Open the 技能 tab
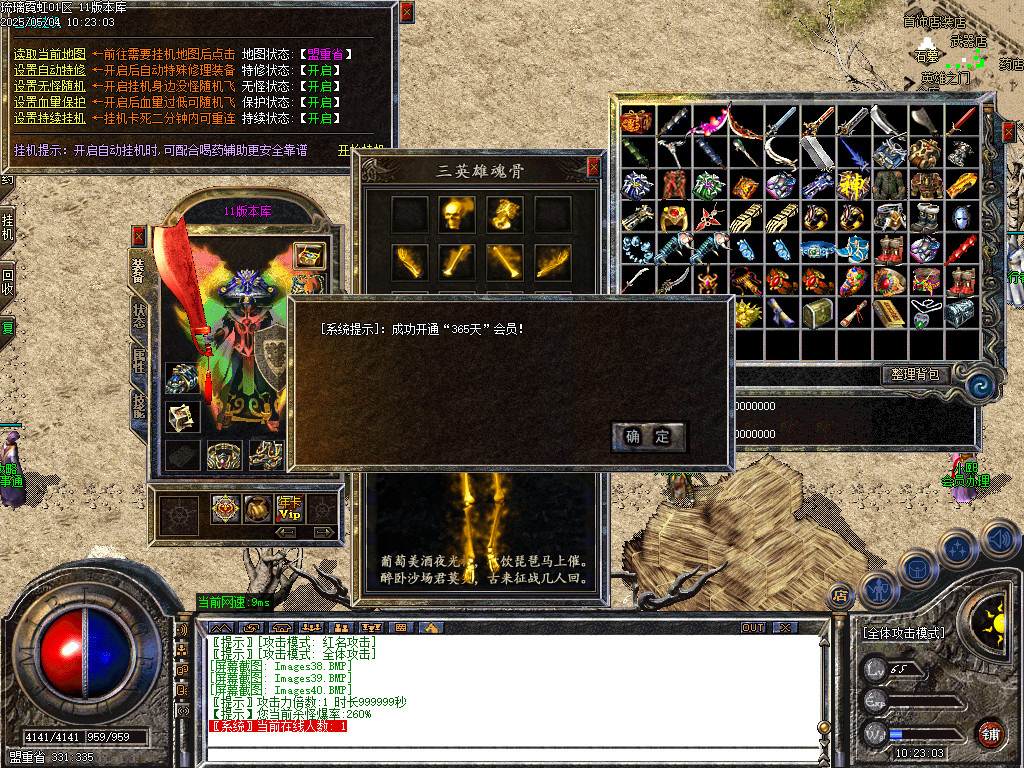Viewport: 1024px width, 768px height. point(139,406)
